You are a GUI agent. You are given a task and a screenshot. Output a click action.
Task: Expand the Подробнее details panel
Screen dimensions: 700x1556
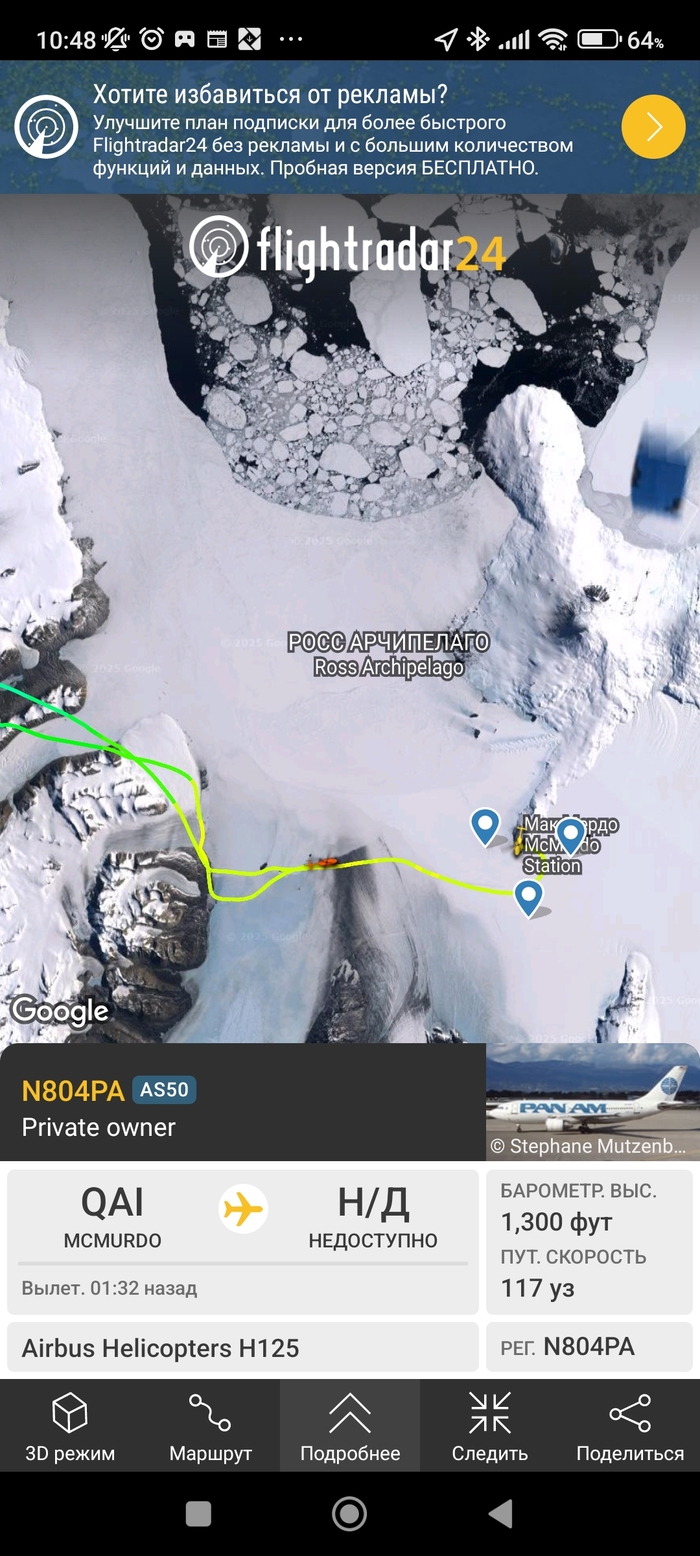[350, 1426]
